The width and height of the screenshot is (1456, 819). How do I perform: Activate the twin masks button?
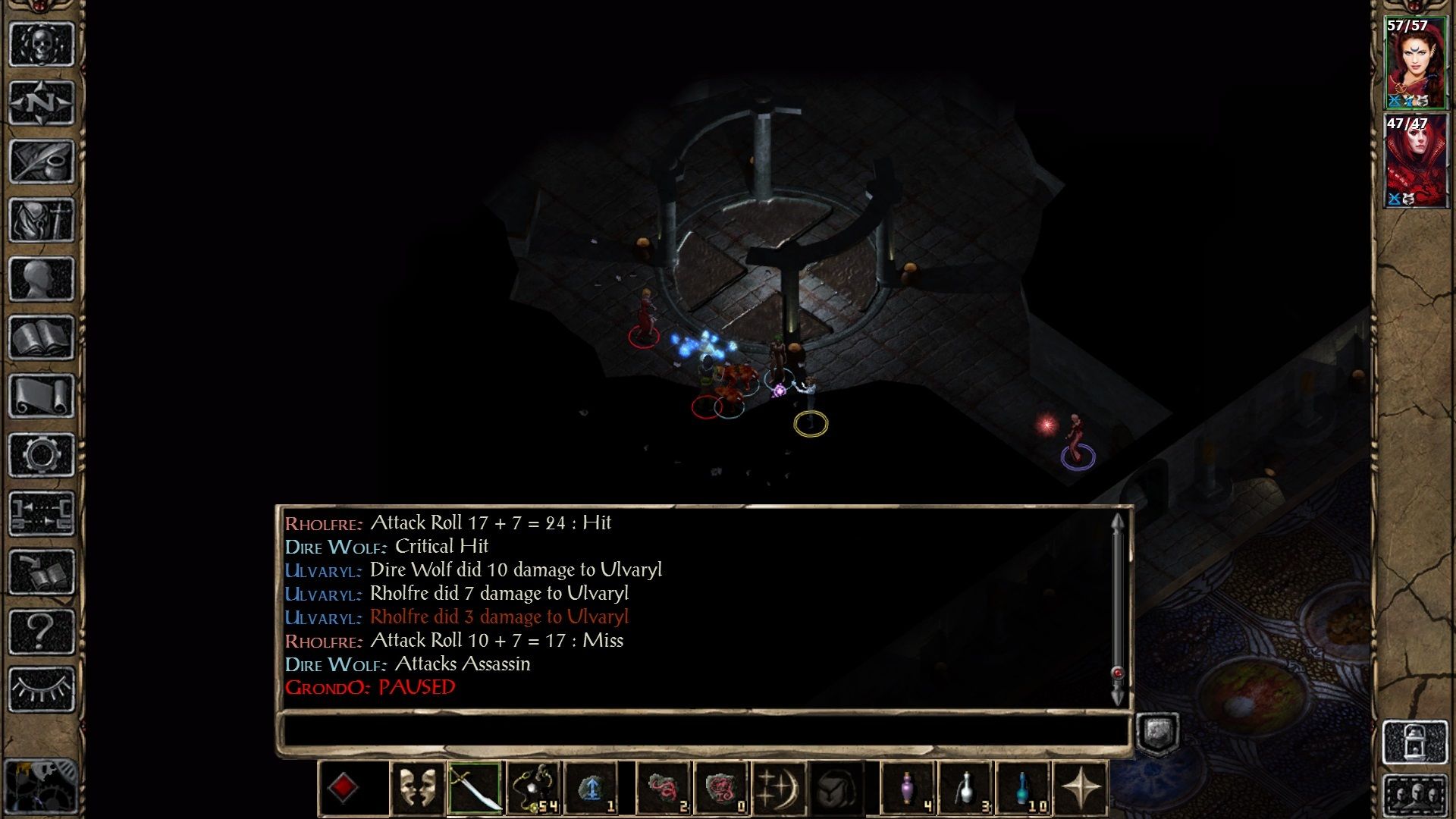coord(417,789)
